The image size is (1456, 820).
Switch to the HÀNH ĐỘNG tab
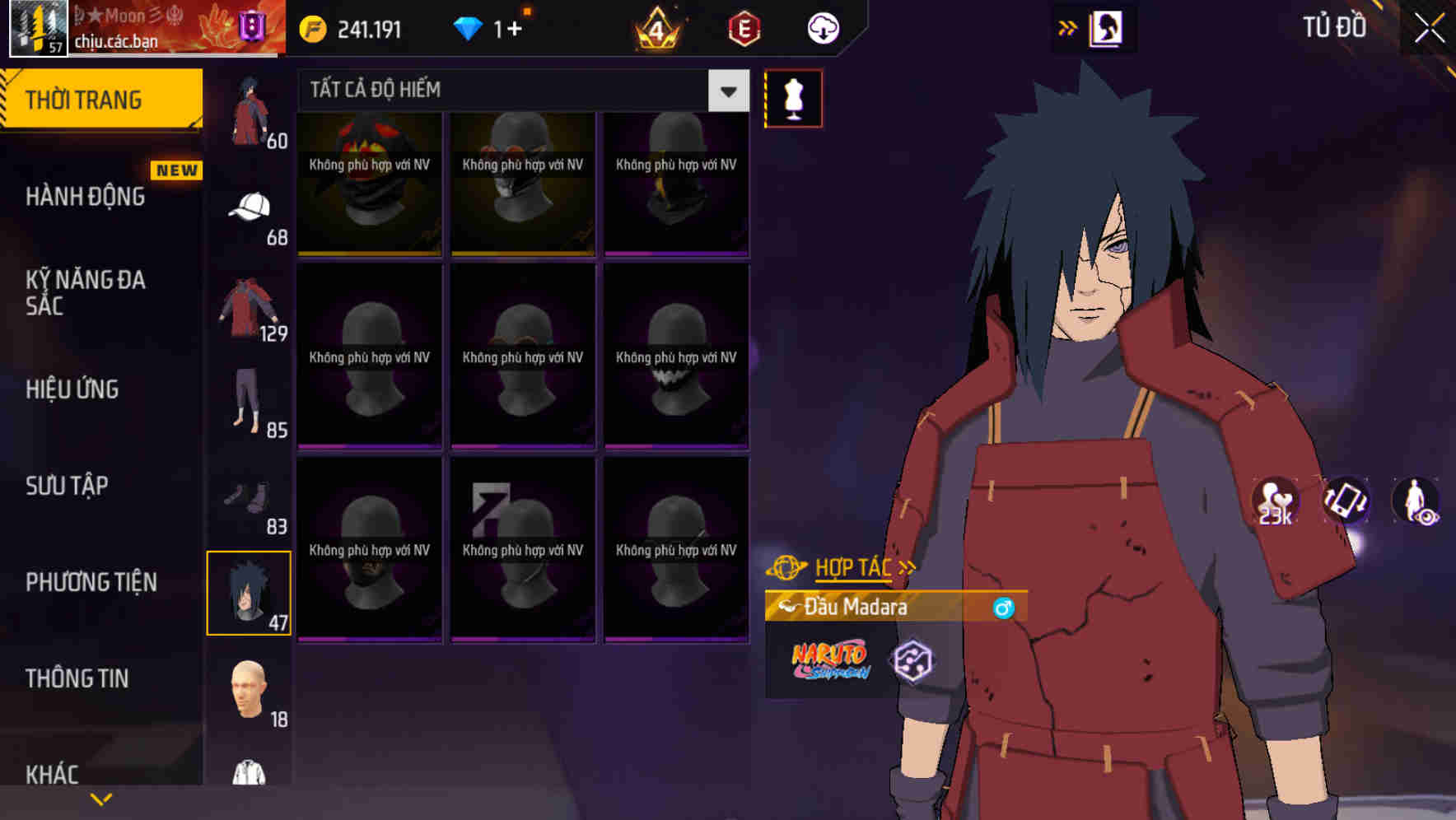[86, 197]
